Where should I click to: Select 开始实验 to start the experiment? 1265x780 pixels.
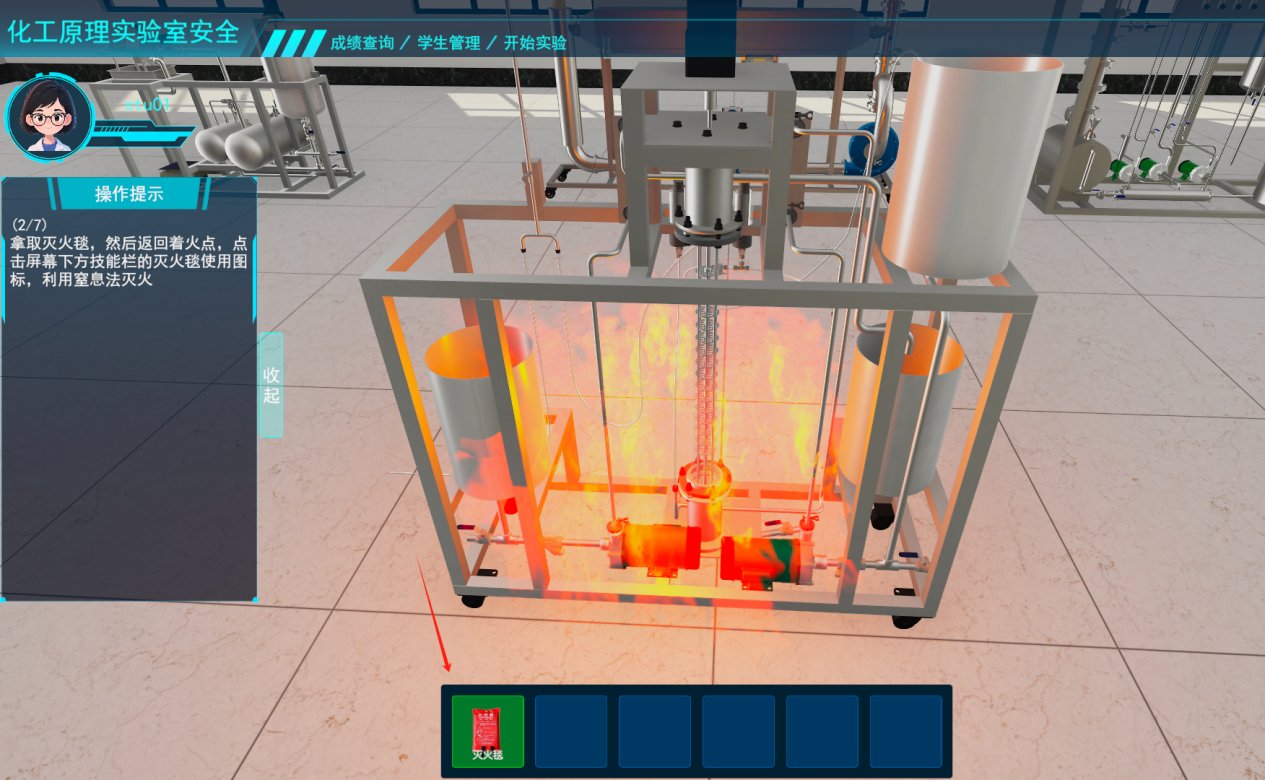(x=535, y=43)
